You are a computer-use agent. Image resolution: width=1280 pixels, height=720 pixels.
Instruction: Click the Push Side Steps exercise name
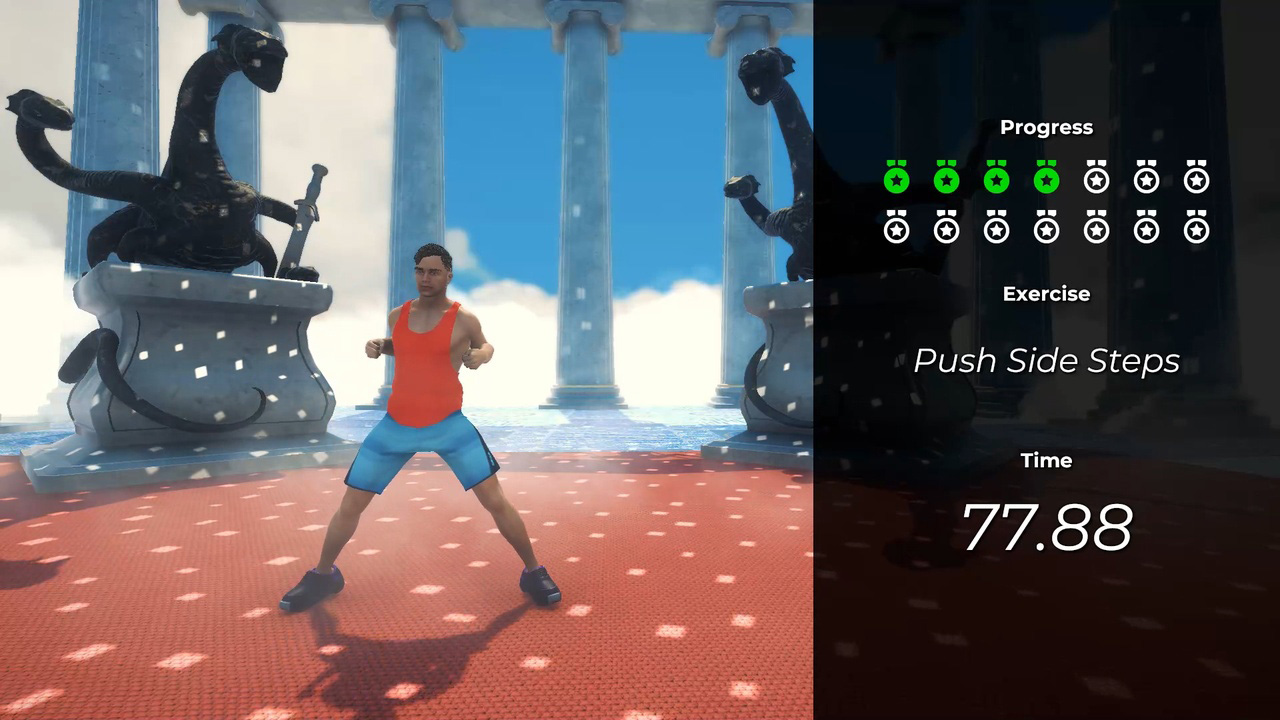click(x=1046, y=361)
